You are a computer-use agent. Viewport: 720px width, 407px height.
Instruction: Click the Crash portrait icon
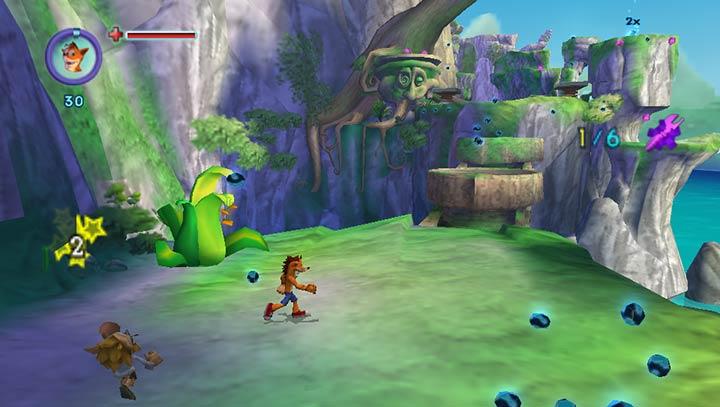(73, 55)
